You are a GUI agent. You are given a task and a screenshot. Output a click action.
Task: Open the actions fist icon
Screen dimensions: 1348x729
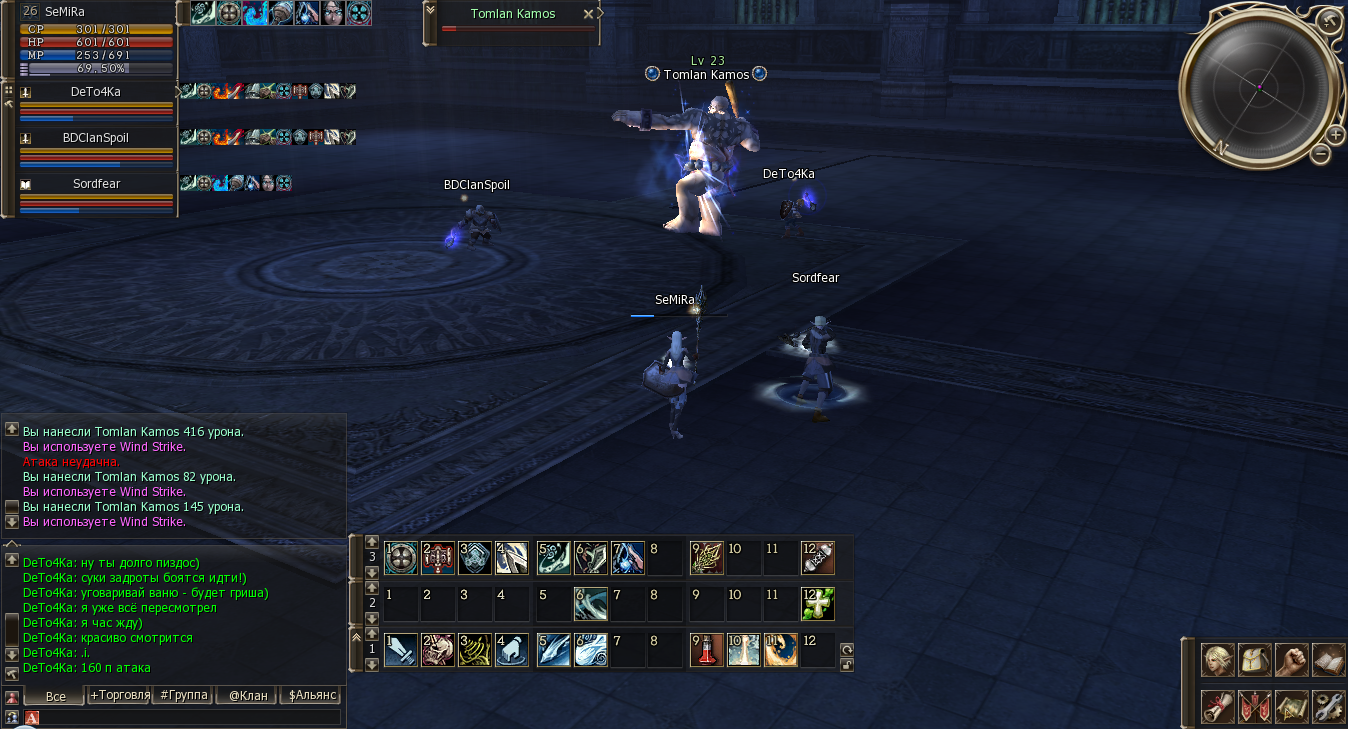click(x=1292, y=660)
